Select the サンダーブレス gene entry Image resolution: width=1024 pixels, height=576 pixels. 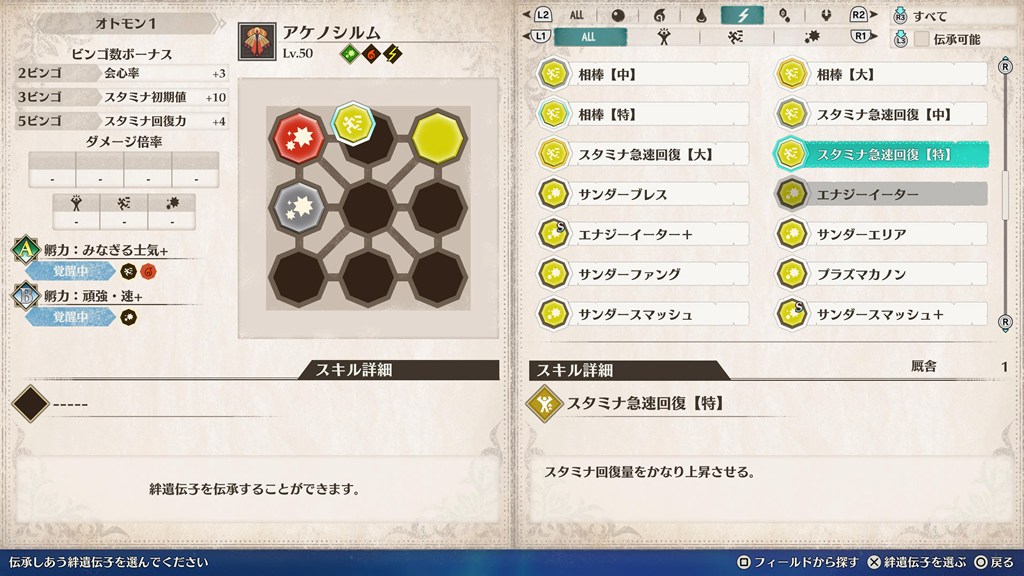click(x=642, y=194)
